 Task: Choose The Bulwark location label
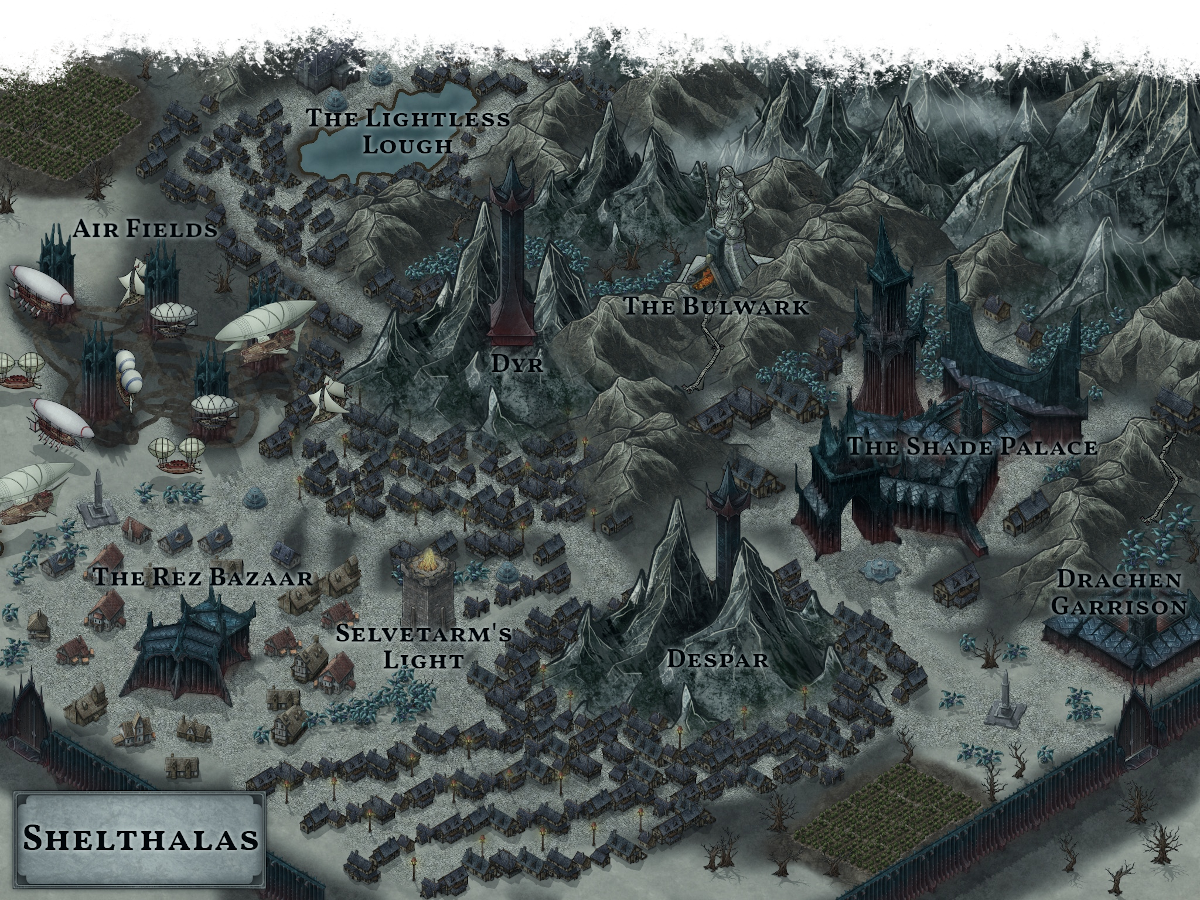(x=716, y=306)
